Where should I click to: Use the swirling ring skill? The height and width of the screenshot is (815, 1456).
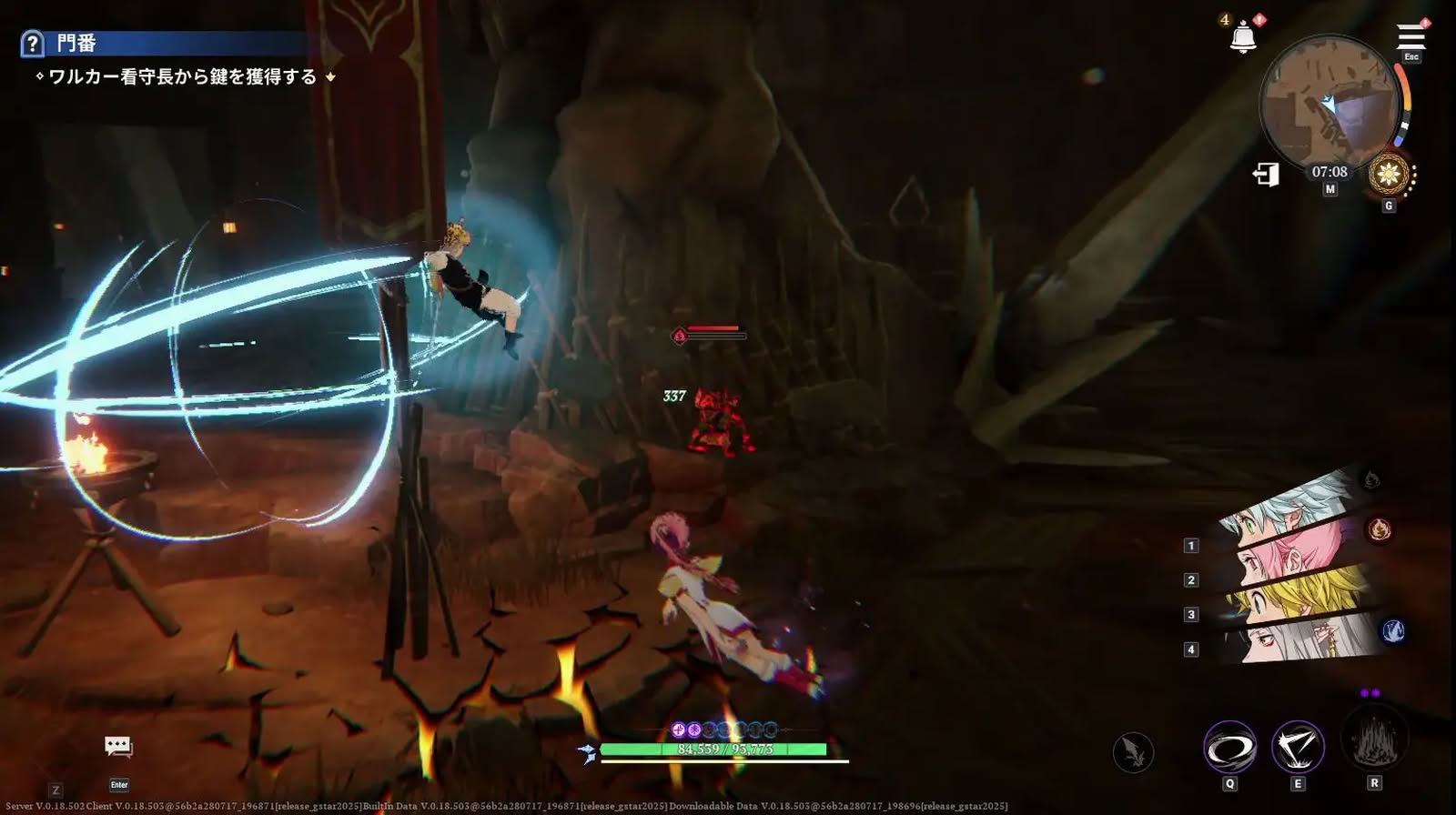click(1229, 748)
